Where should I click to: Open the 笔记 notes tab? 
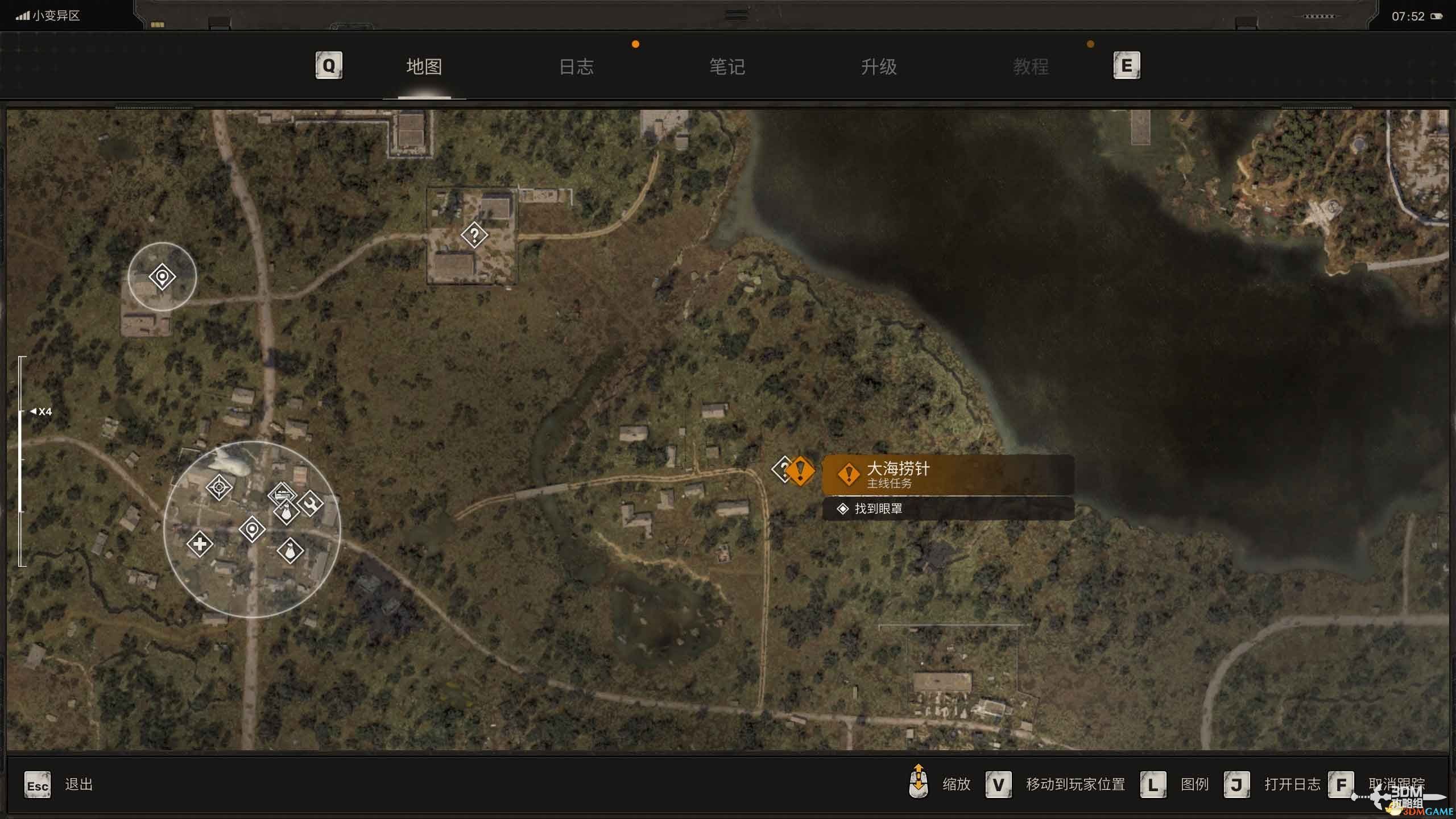[x=727, y=67]
